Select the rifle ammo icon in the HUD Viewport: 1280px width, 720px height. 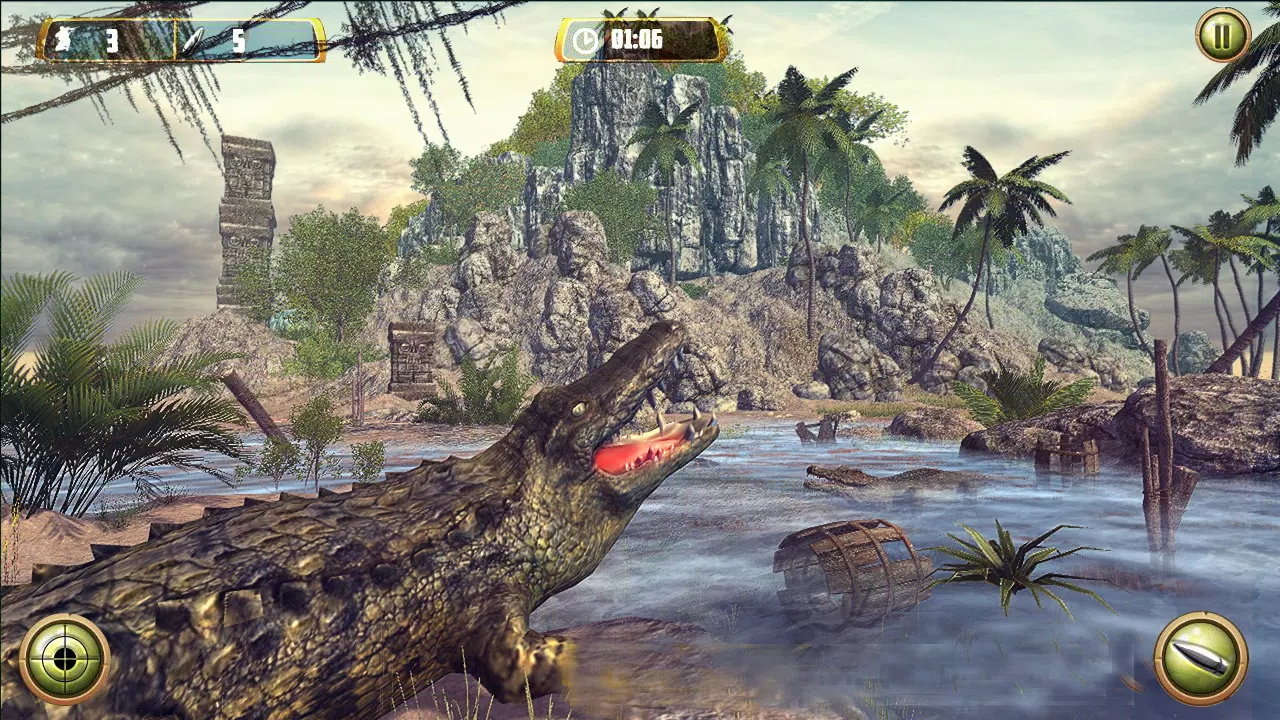click(x=62, y=38)
